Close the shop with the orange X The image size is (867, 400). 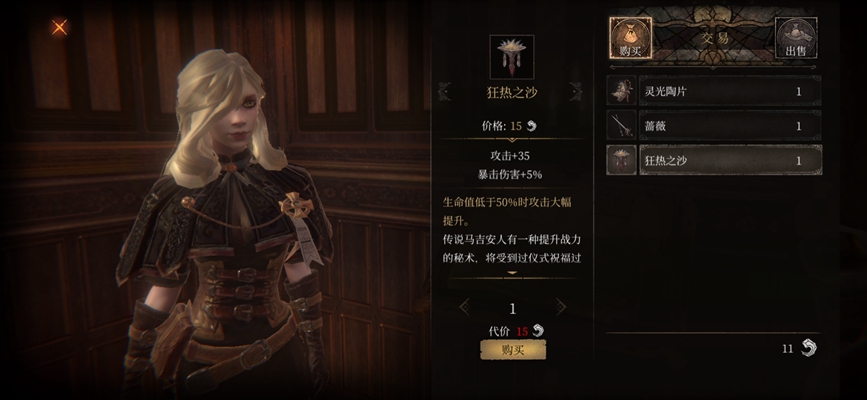click(x=59, y=27)
